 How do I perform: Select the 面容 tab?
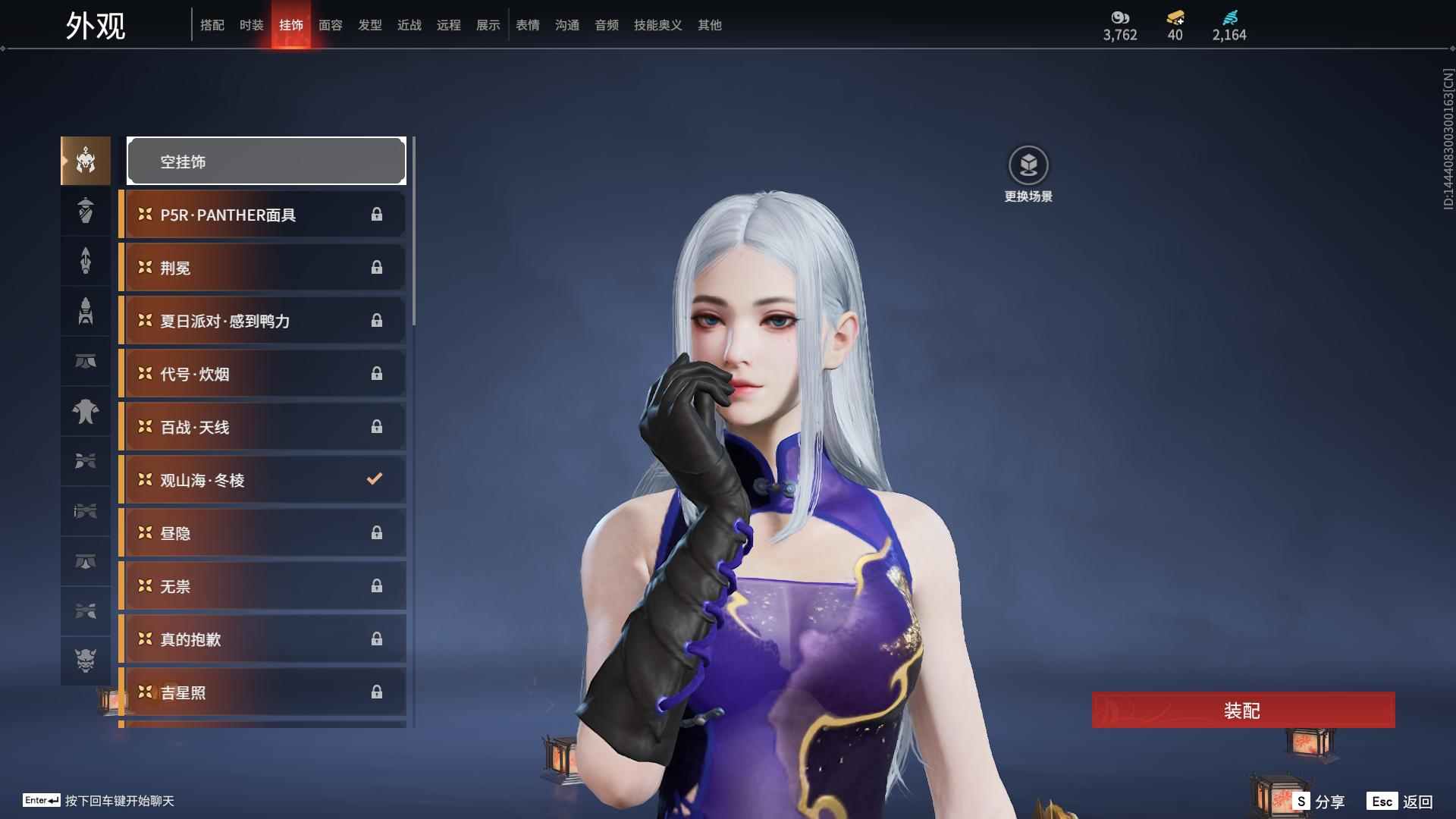point(331,25)
